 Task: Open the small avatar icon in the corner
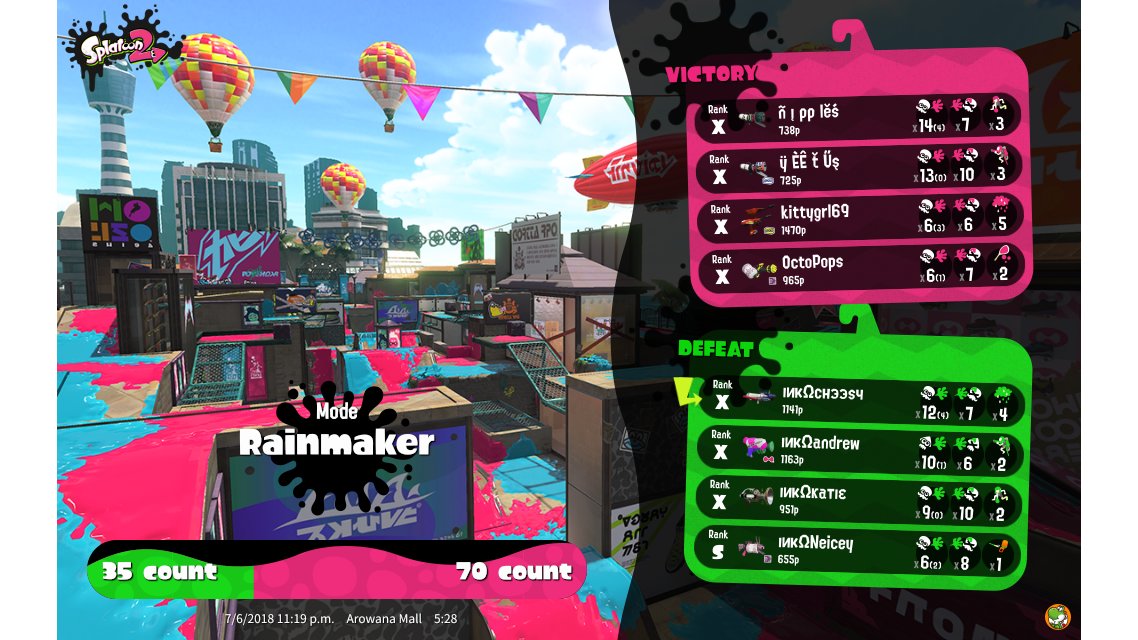(1058, 617)
